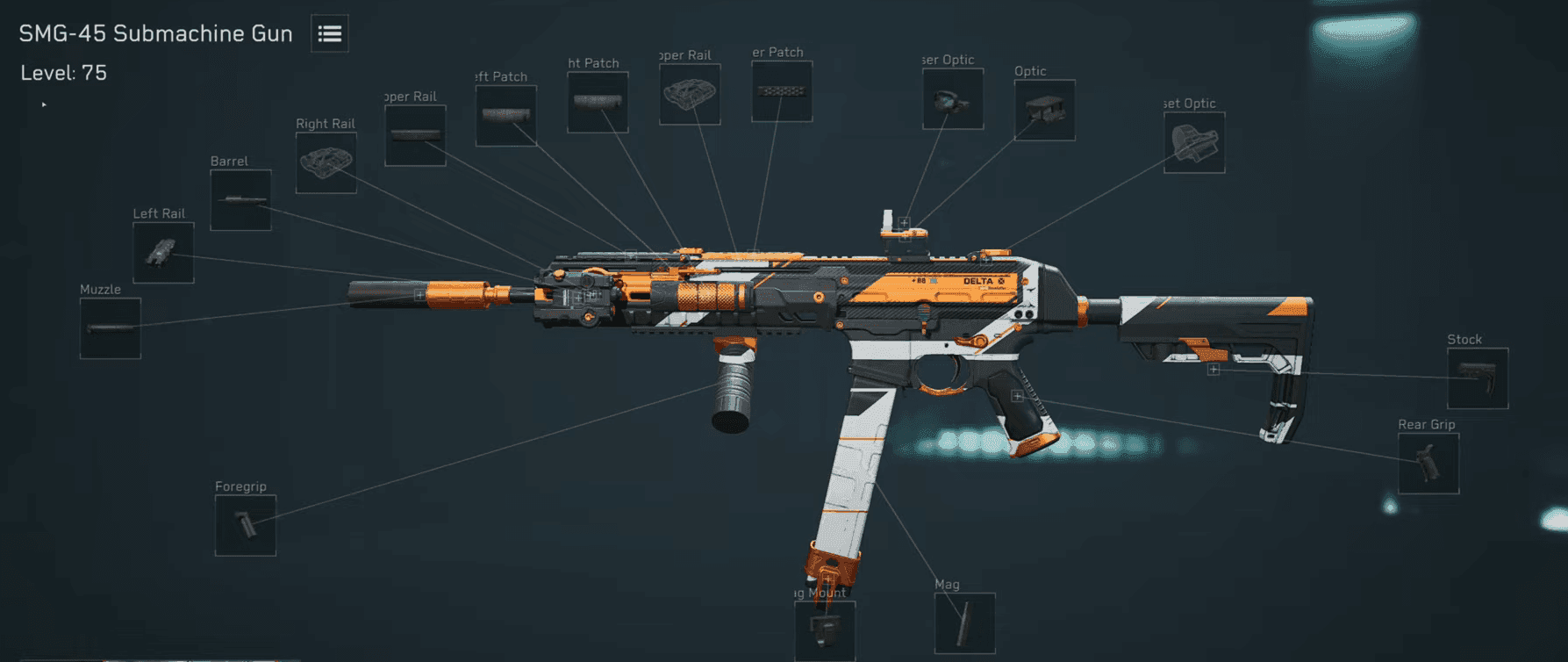The width and height of the screenshot is (1568, 662).
Task: Open the Stock attachment slot
Action: point(1477,379)
